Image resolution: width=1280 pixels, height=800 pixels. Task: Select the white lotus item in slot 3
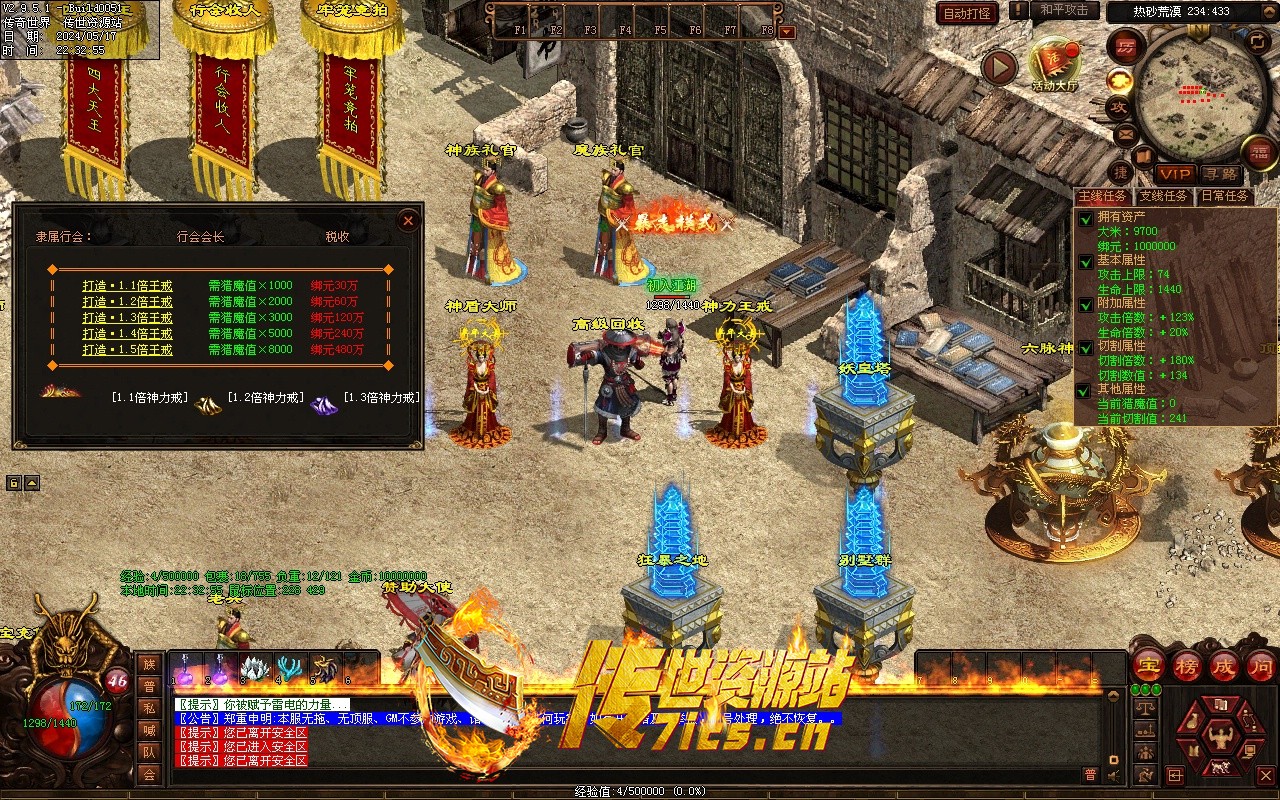pos(255,668)
